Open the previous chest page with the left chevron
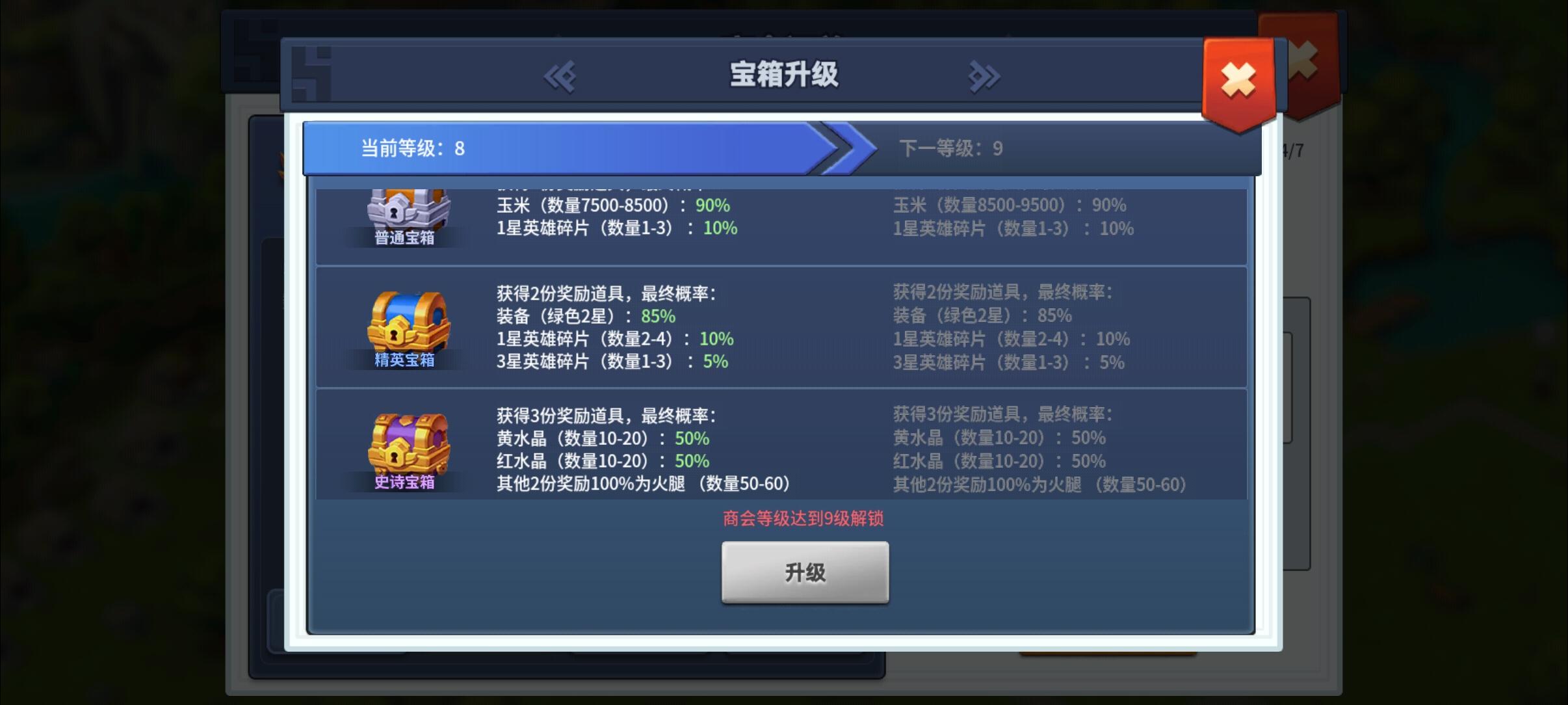This screenshot has height=705, width=1568. tap(560, 76)
